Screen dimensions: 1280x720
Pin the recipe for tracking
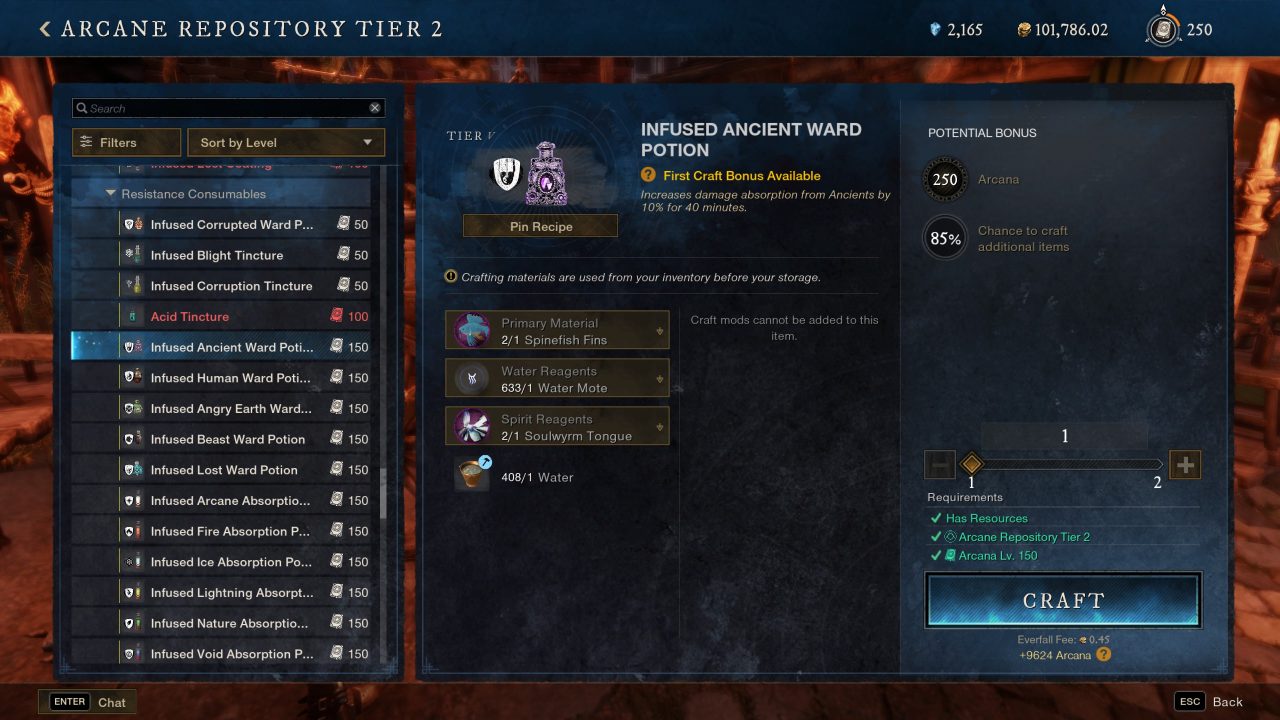click(x=540, y=225)
